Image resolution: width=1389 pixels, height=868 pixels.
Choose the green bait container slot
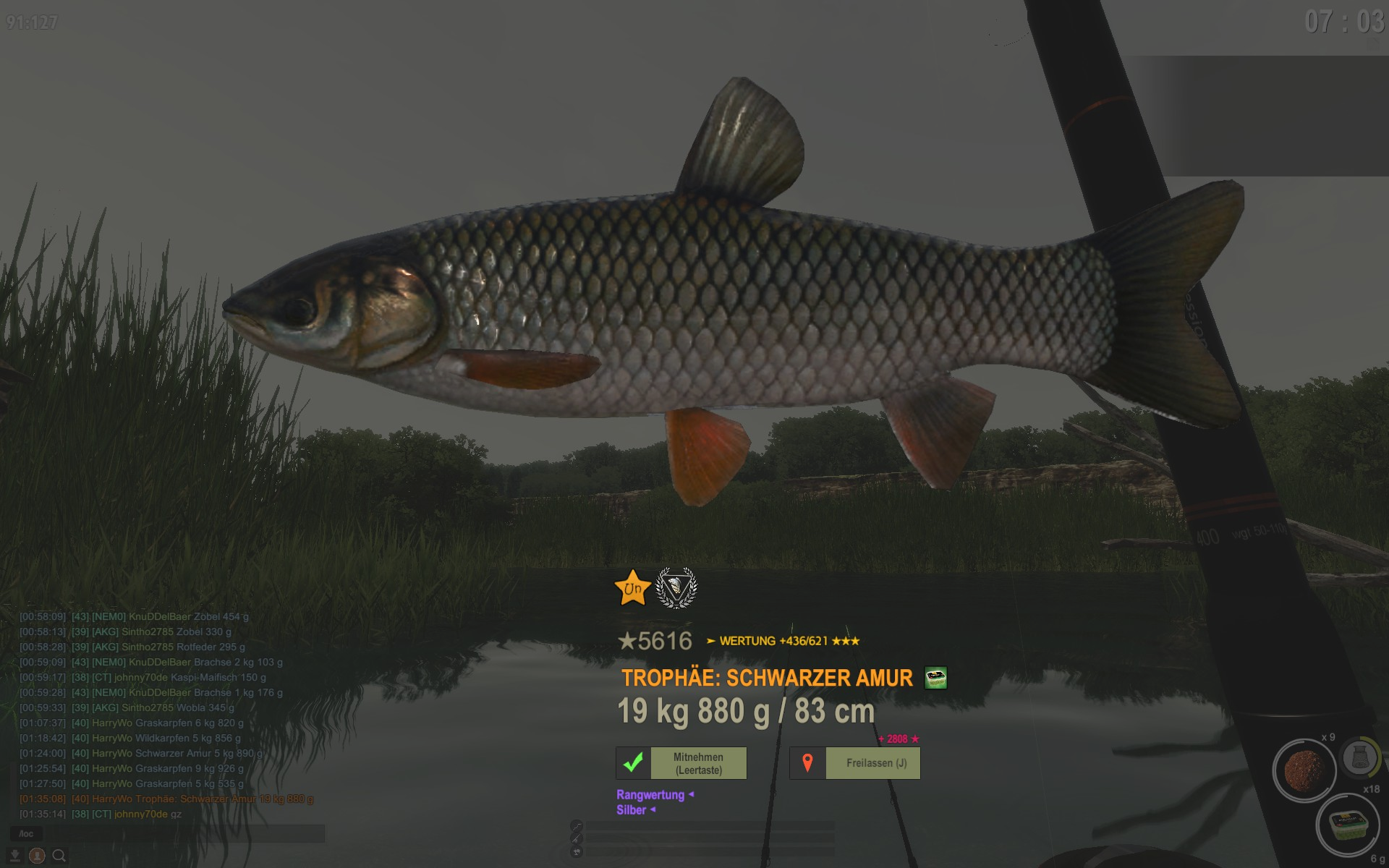(x=1348, y=825)
